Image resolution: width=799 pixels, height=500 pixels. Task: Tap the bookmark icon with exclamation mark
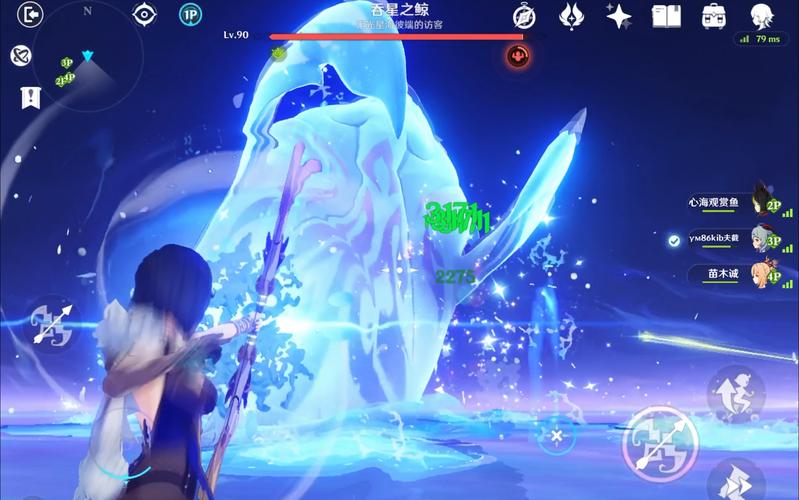coord(30,97)
